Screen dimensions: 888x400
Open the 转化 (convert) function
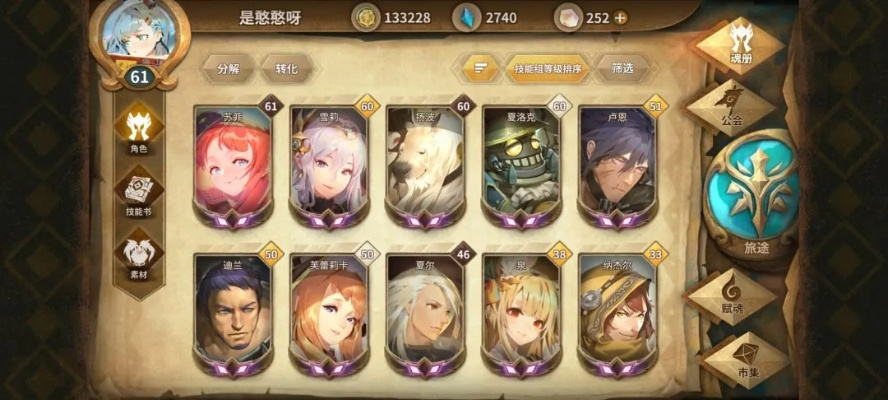click(286, 68)
